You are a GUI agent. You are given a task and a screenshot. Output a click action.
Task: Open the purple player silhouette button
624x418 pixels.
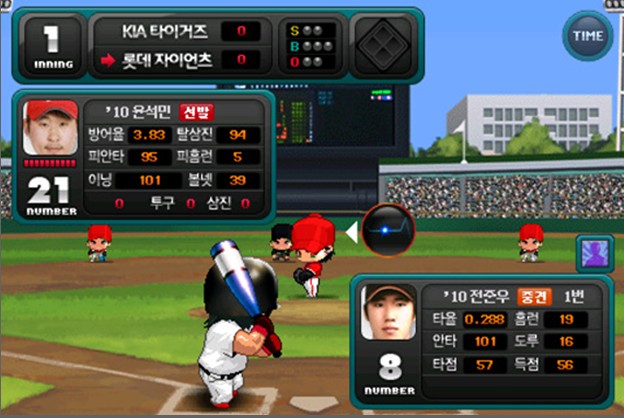pyautogui.click(x=595, y=254)
